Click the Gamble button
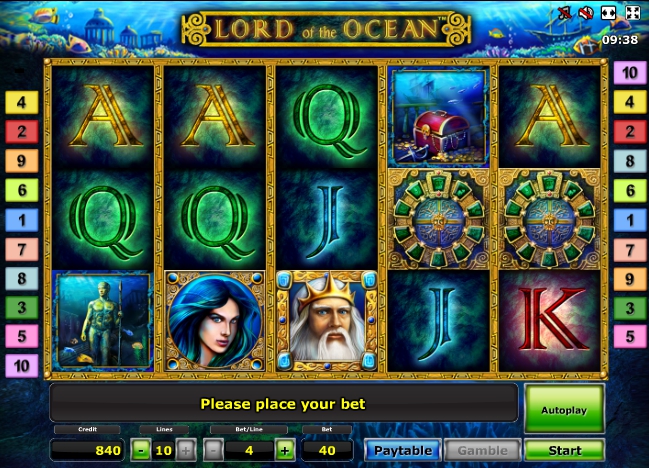Screen dimensions: 649x468 (x=483, y=450)
